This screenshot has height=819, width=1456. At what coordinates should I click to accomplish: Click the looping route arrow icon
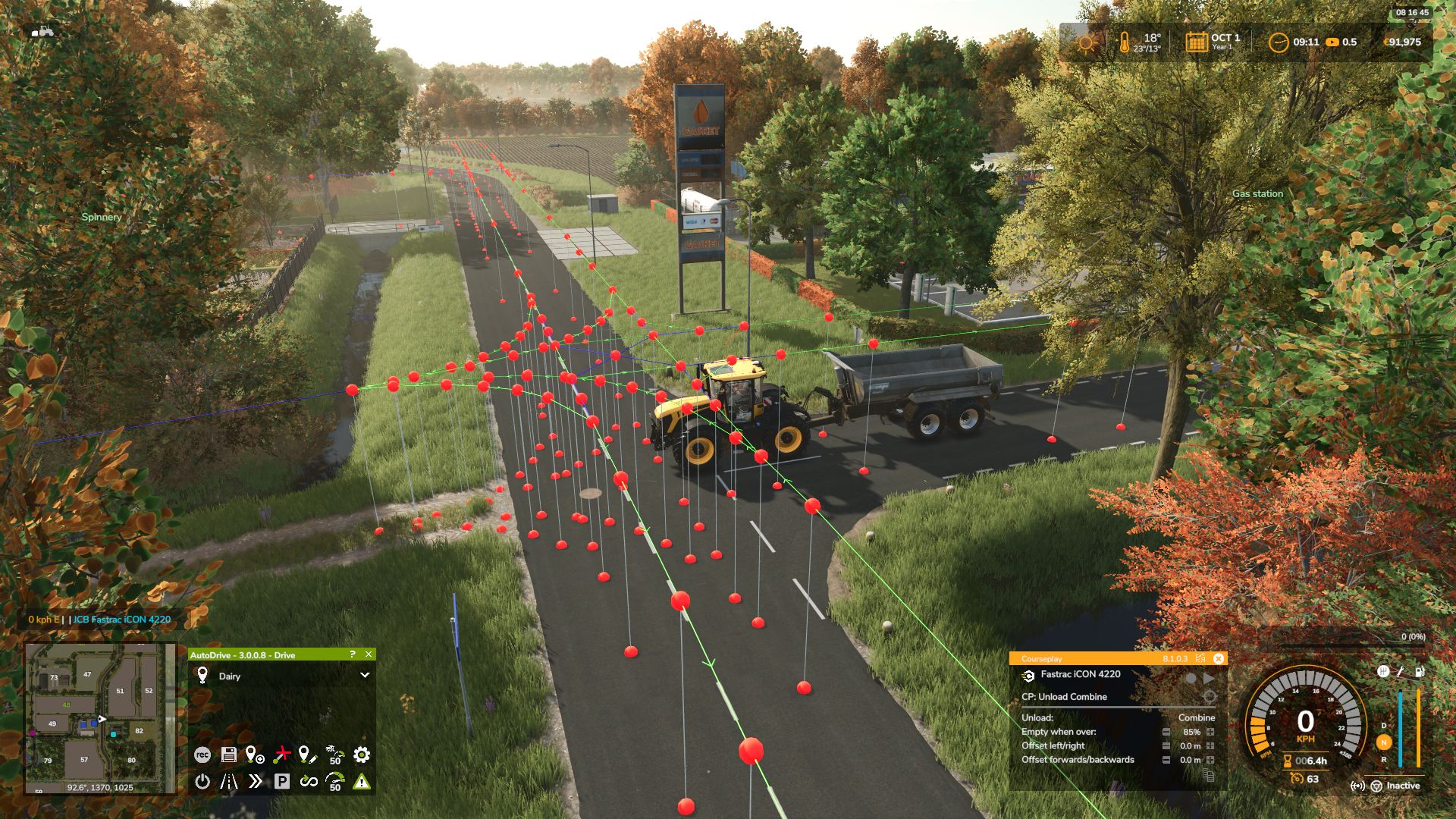[308, 781]
